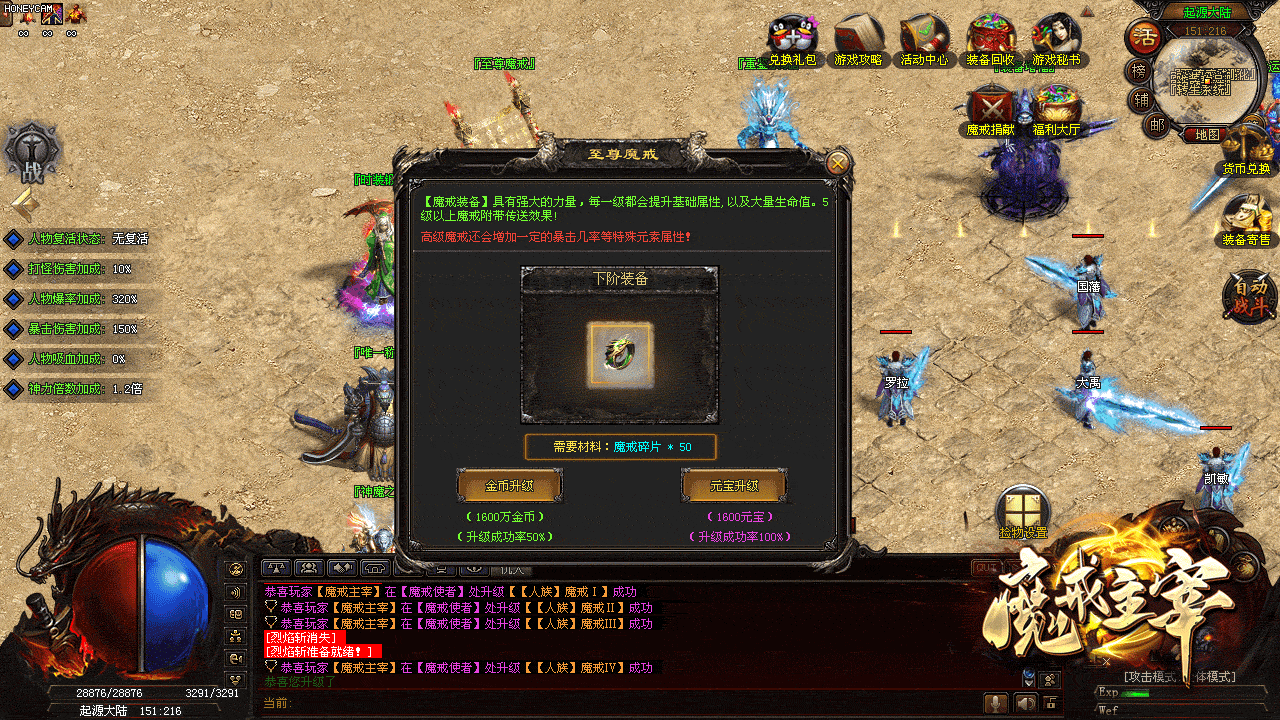Image resolution: width=1280 pixels, height=720 pixels.
Task: Open the 魔戒捐献 ring donation
Action: pos(990,108)
